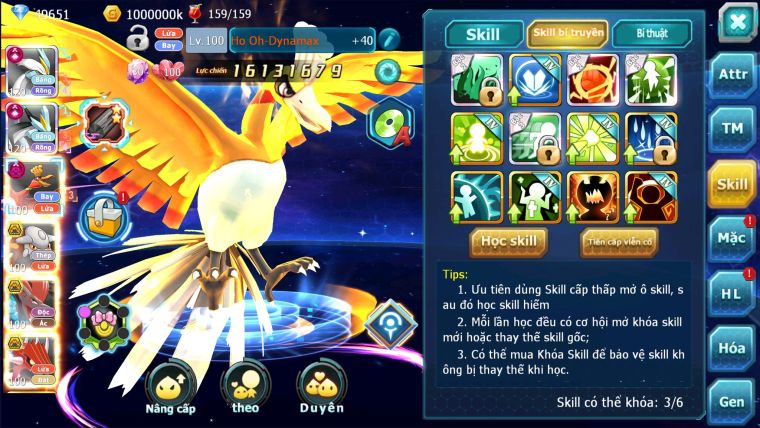The image size is (760, 428).
Task: Click the Học skill button
Action: [x=509, y=241]
